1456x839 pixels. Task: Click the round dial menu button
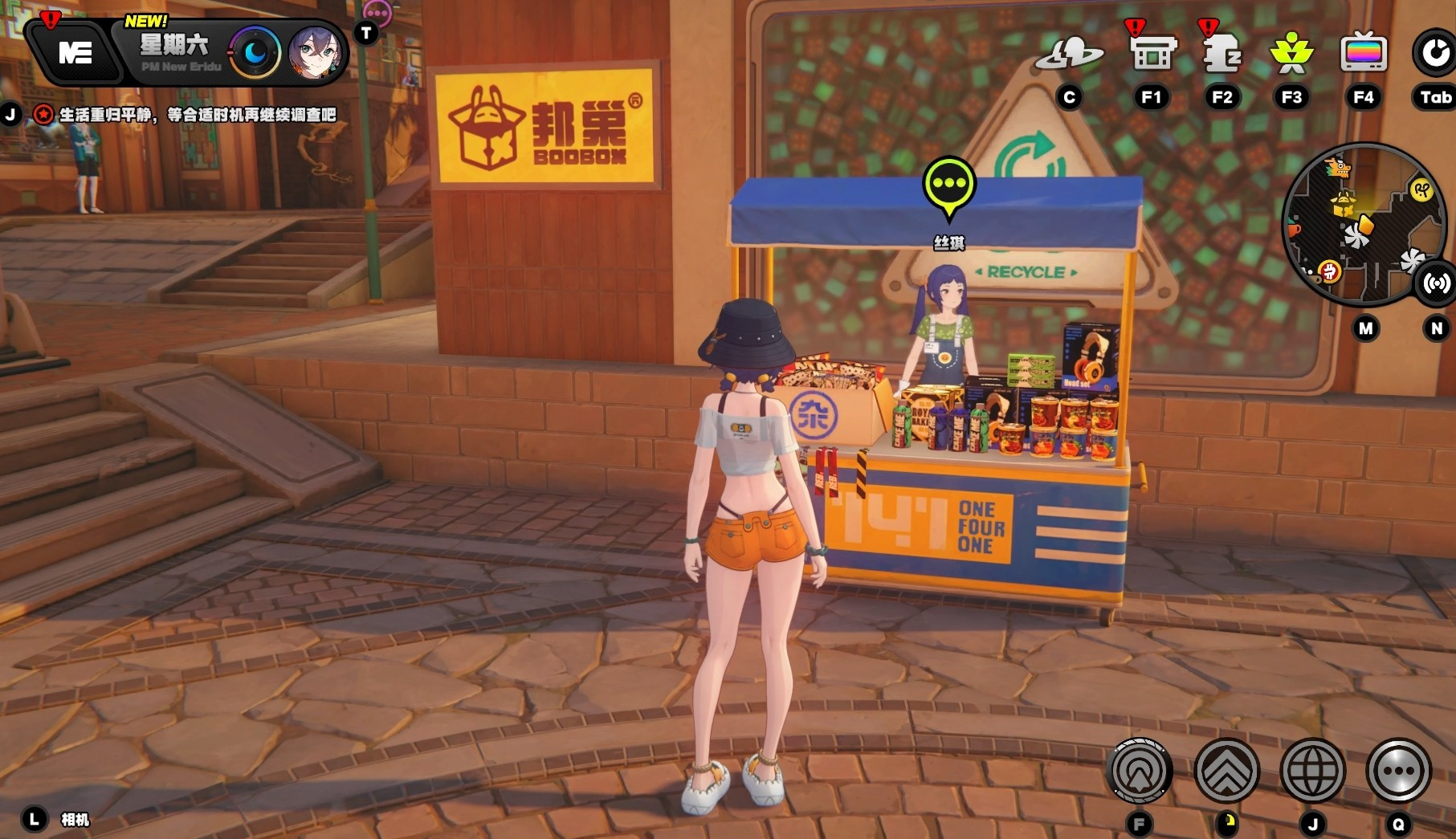pyautogui.click(x=1434, y=54)
